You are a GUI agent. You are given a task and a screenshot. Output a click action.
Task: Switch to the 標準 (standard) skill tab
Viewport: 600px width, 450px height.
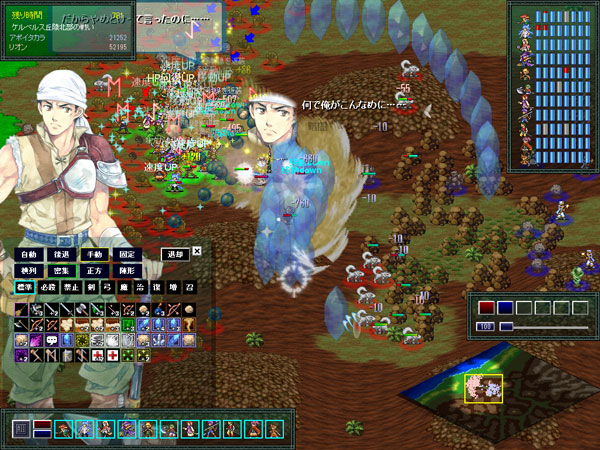coord(25,288)
